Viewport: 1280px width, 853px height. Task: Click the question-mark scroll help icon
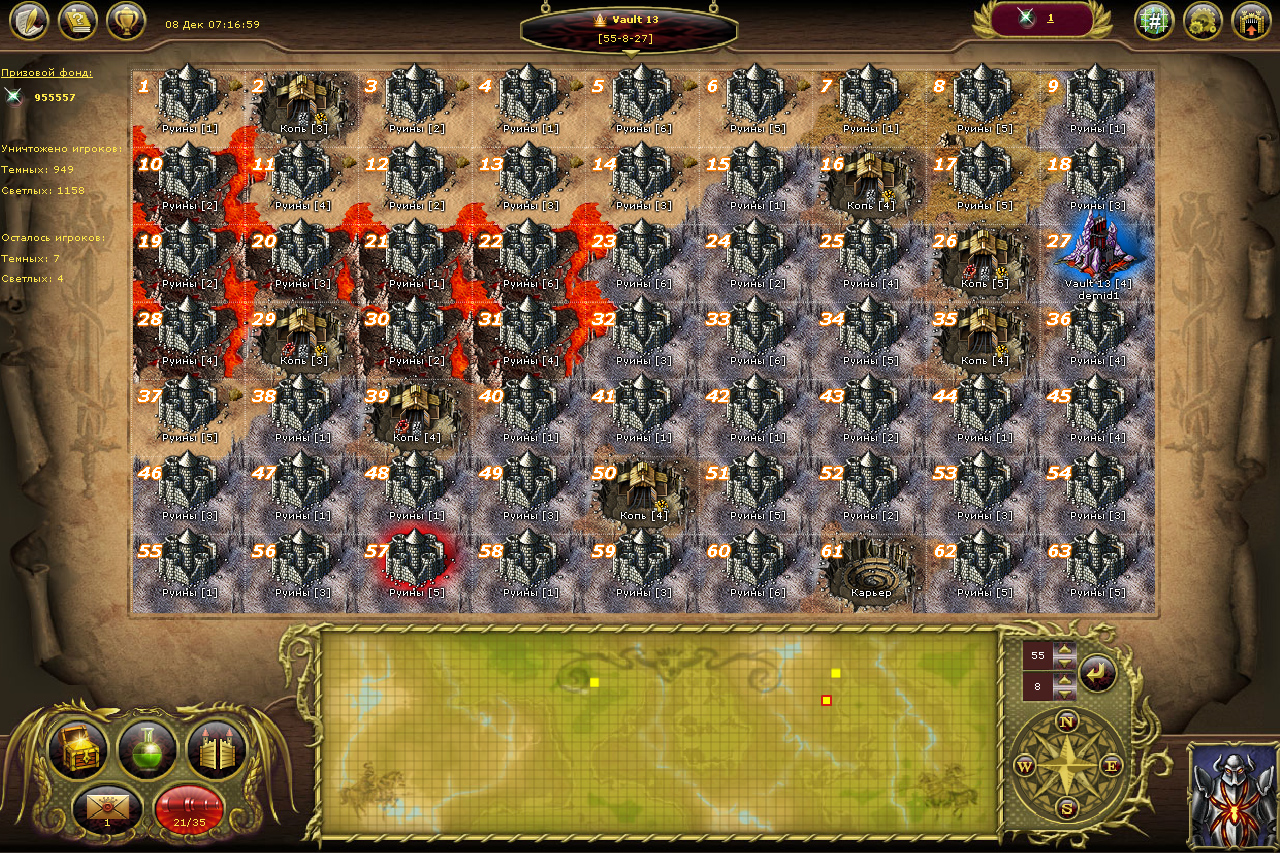click(x=77, y=20)
